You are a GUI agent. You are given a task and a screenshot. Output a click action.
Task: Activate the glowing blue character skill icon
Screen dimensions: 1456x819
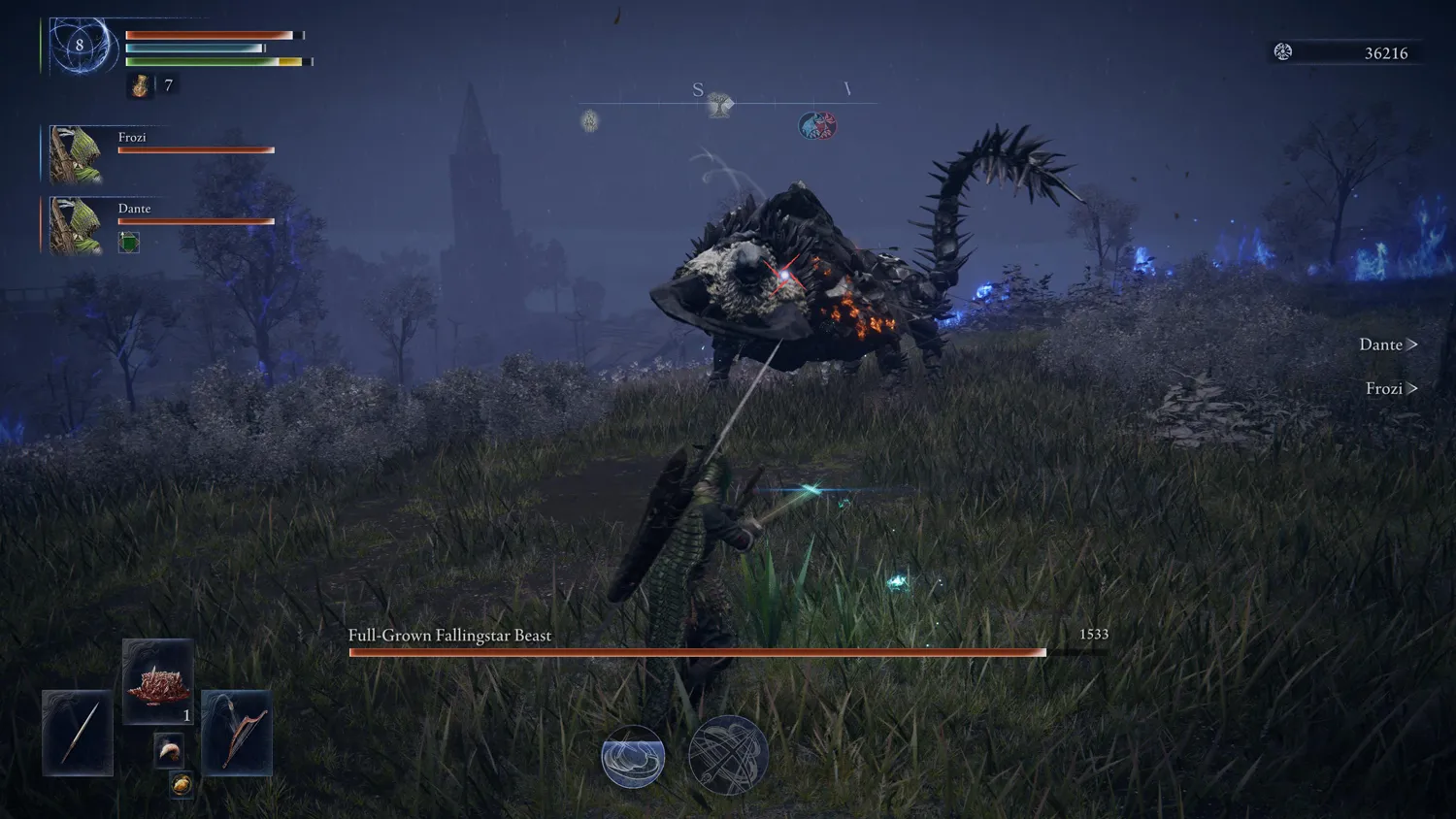[633, 757]
